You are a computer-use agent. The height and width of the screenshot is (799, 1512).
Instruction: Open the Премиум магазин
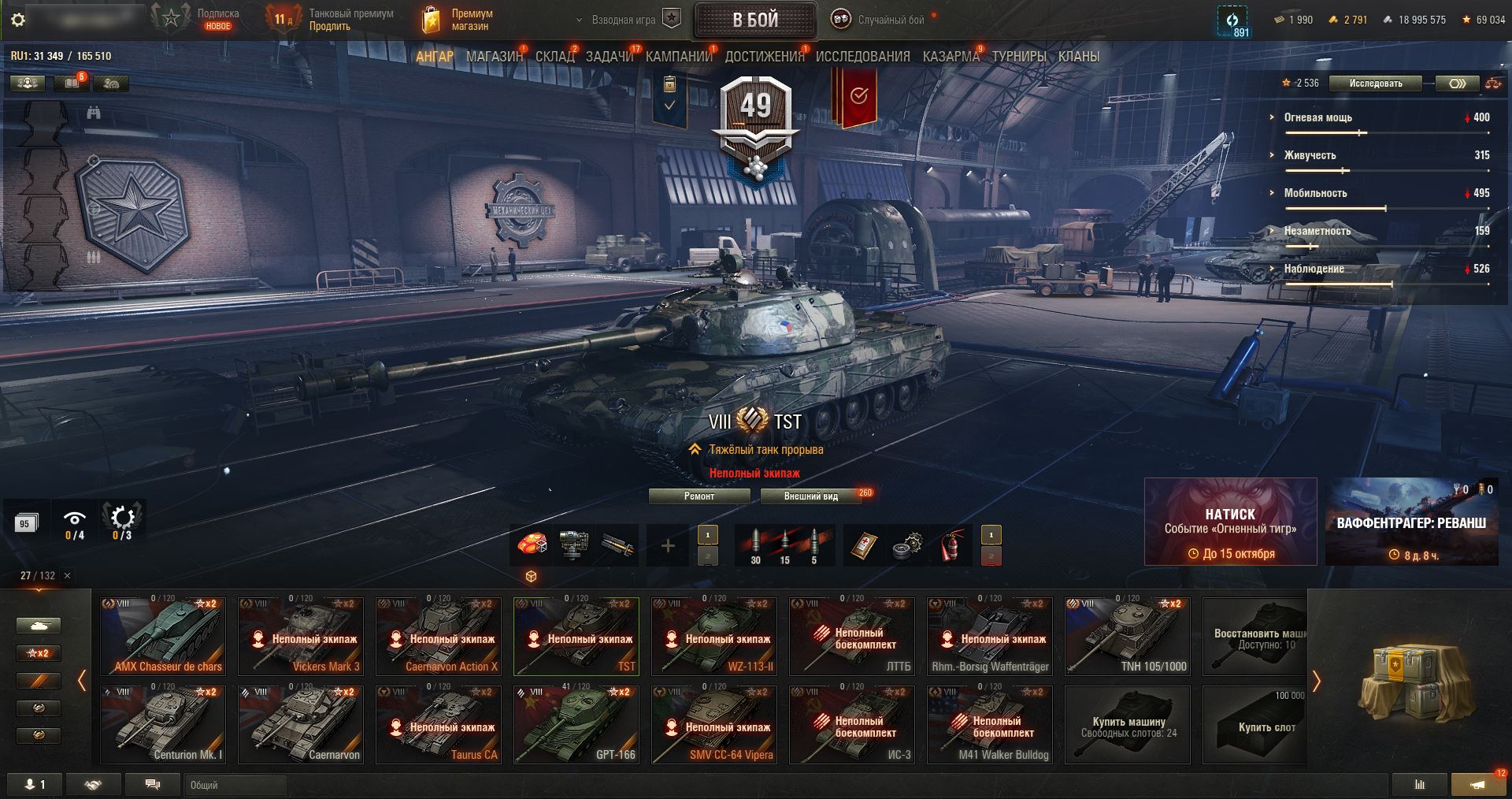coord(458,20)
